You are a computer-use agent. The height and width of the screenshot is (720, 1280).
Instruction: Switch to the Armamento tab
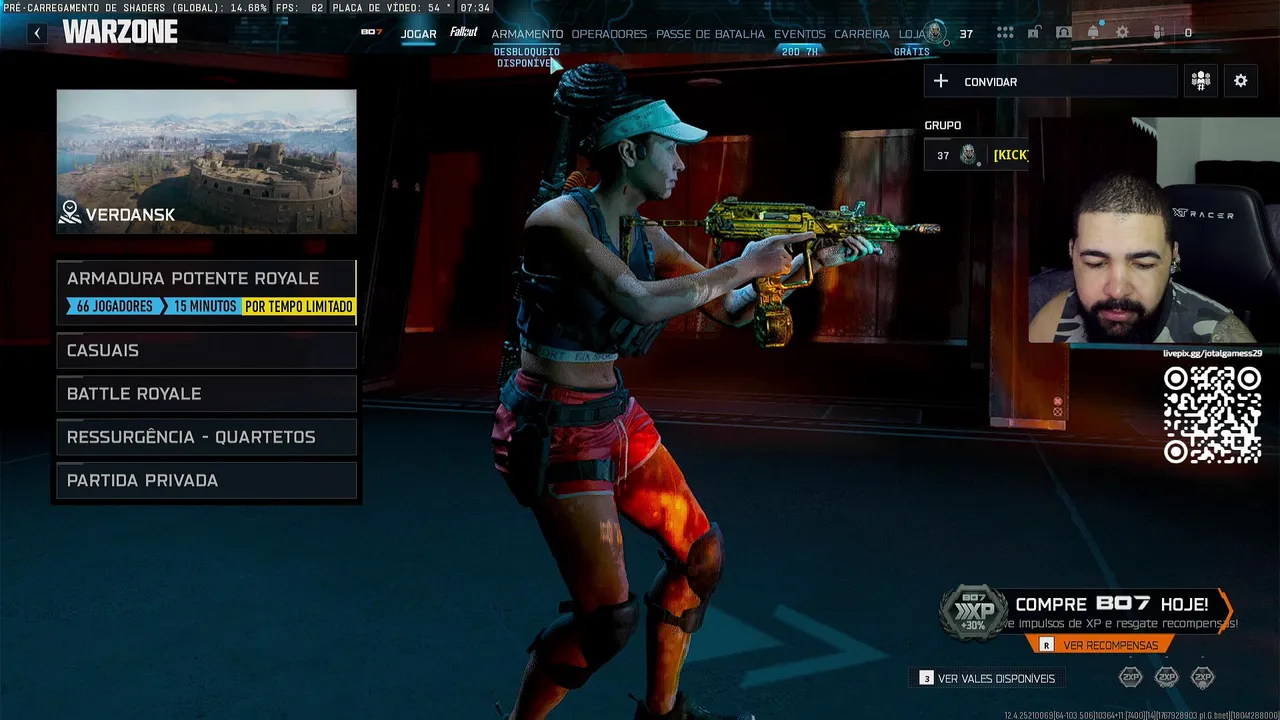pos(527,34)
